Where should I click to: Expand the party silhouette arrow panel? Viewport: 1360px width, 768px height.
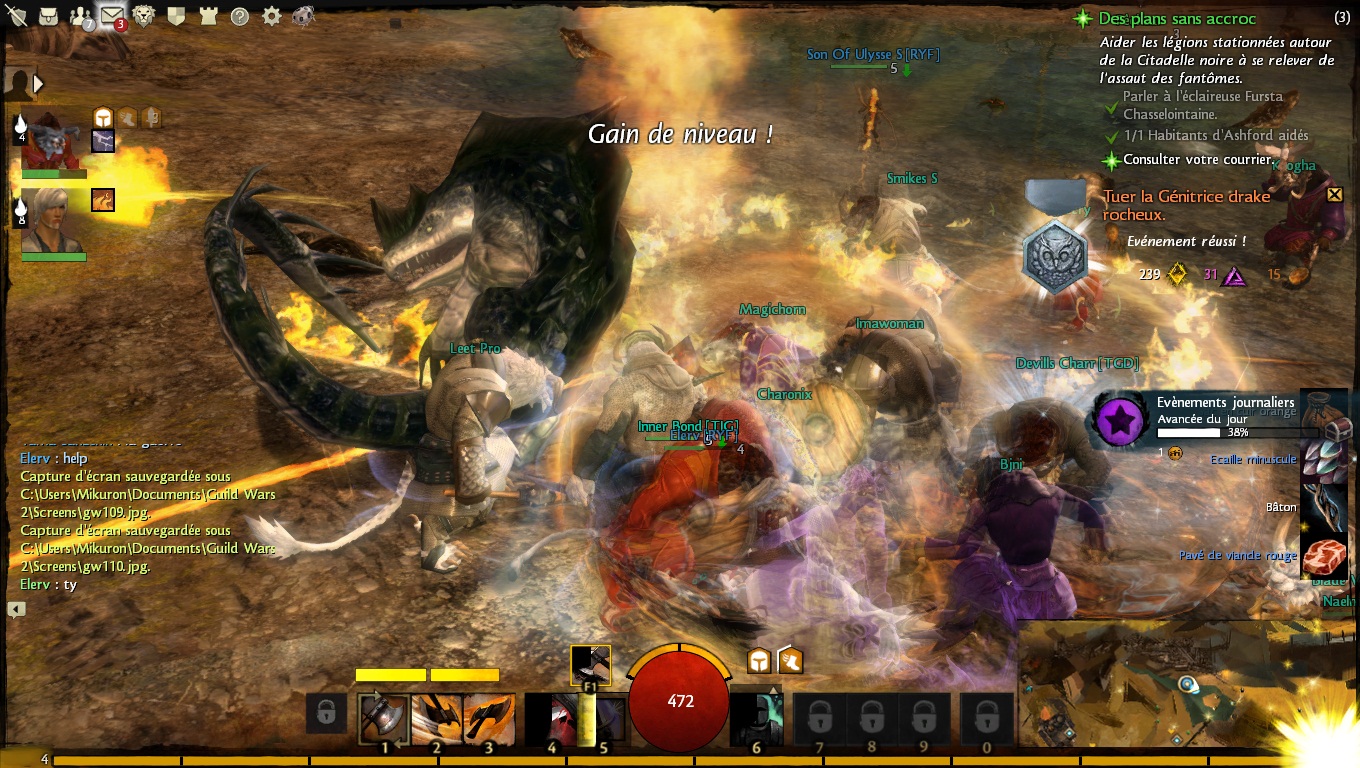[x=38, y=84]
